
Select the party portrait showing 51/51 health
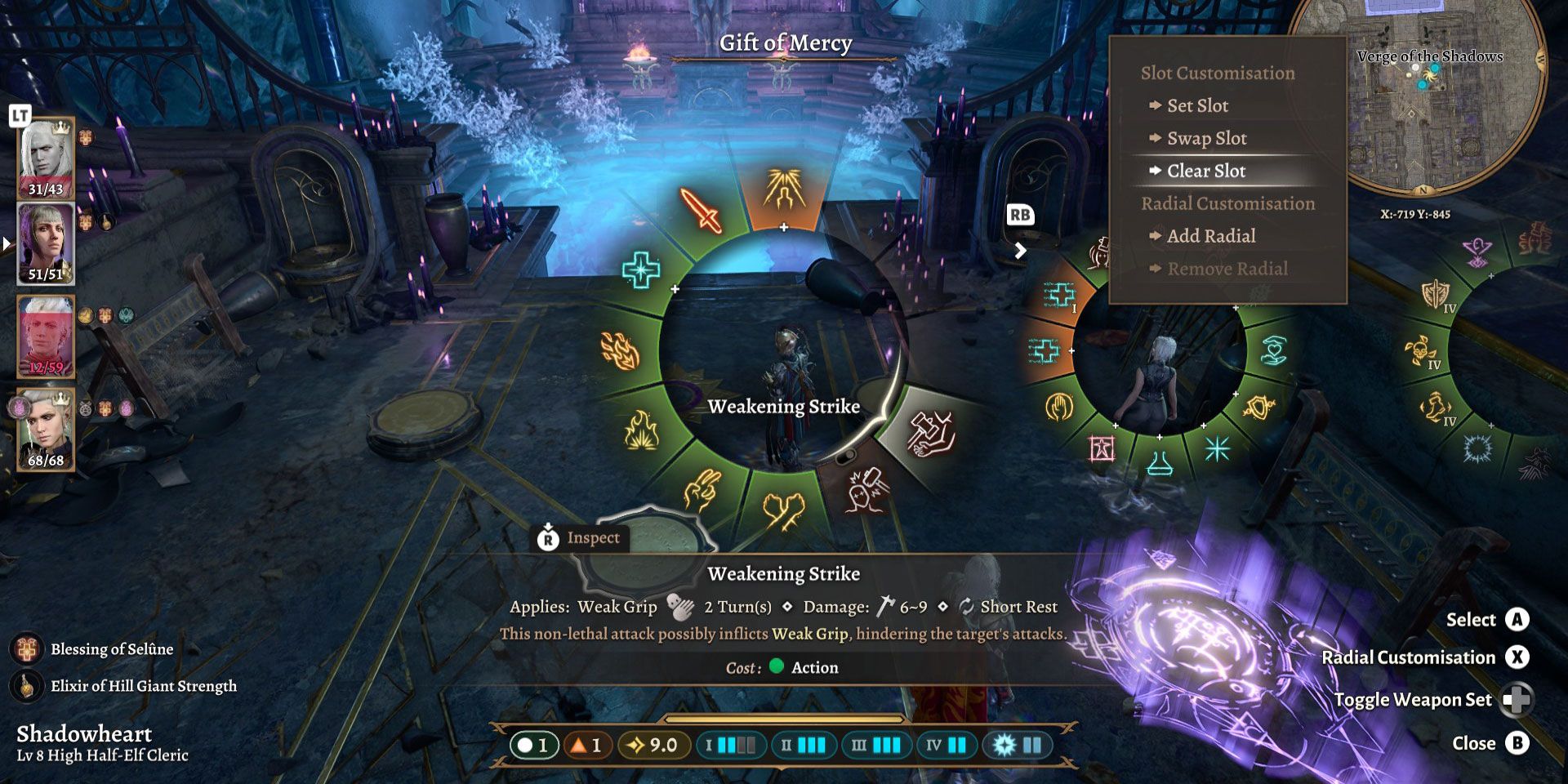(x=46, y=243)
